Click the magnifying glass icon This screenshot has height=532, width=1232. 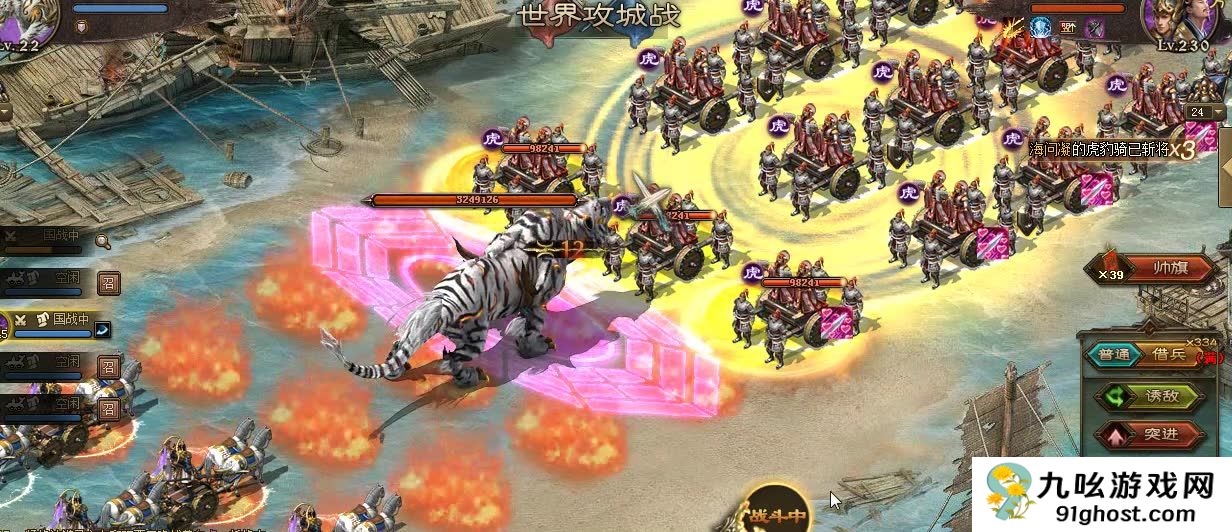(102, 239)
